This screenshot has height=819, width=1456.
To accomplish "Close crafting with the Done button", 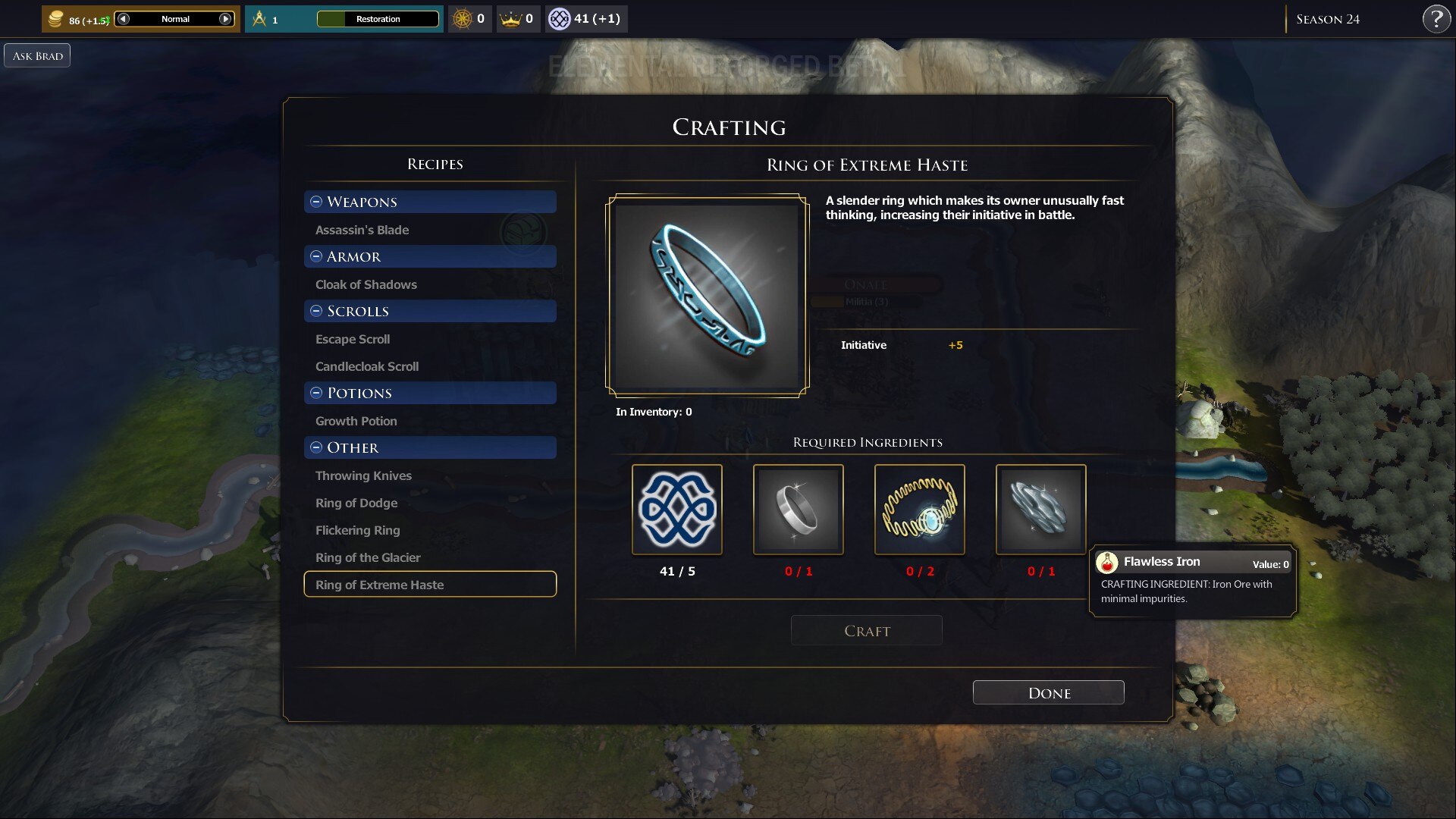I will (1048, 692).
